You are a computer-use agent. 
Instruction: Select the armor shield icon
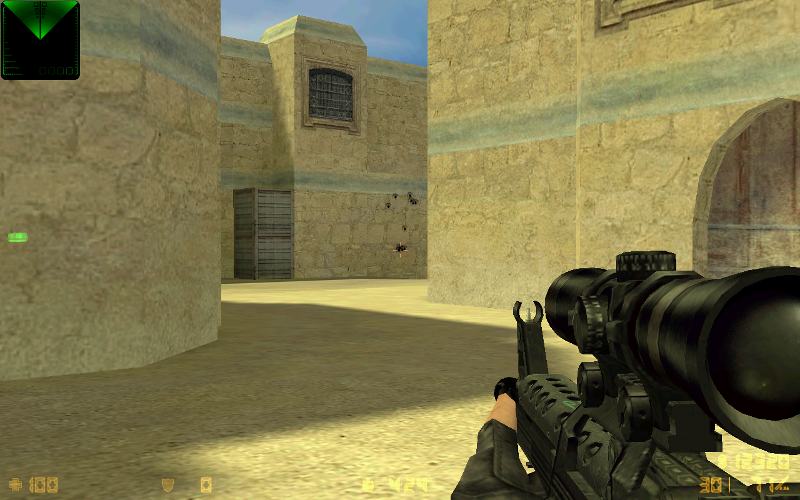pyautogui.click(x=168, y=485)
